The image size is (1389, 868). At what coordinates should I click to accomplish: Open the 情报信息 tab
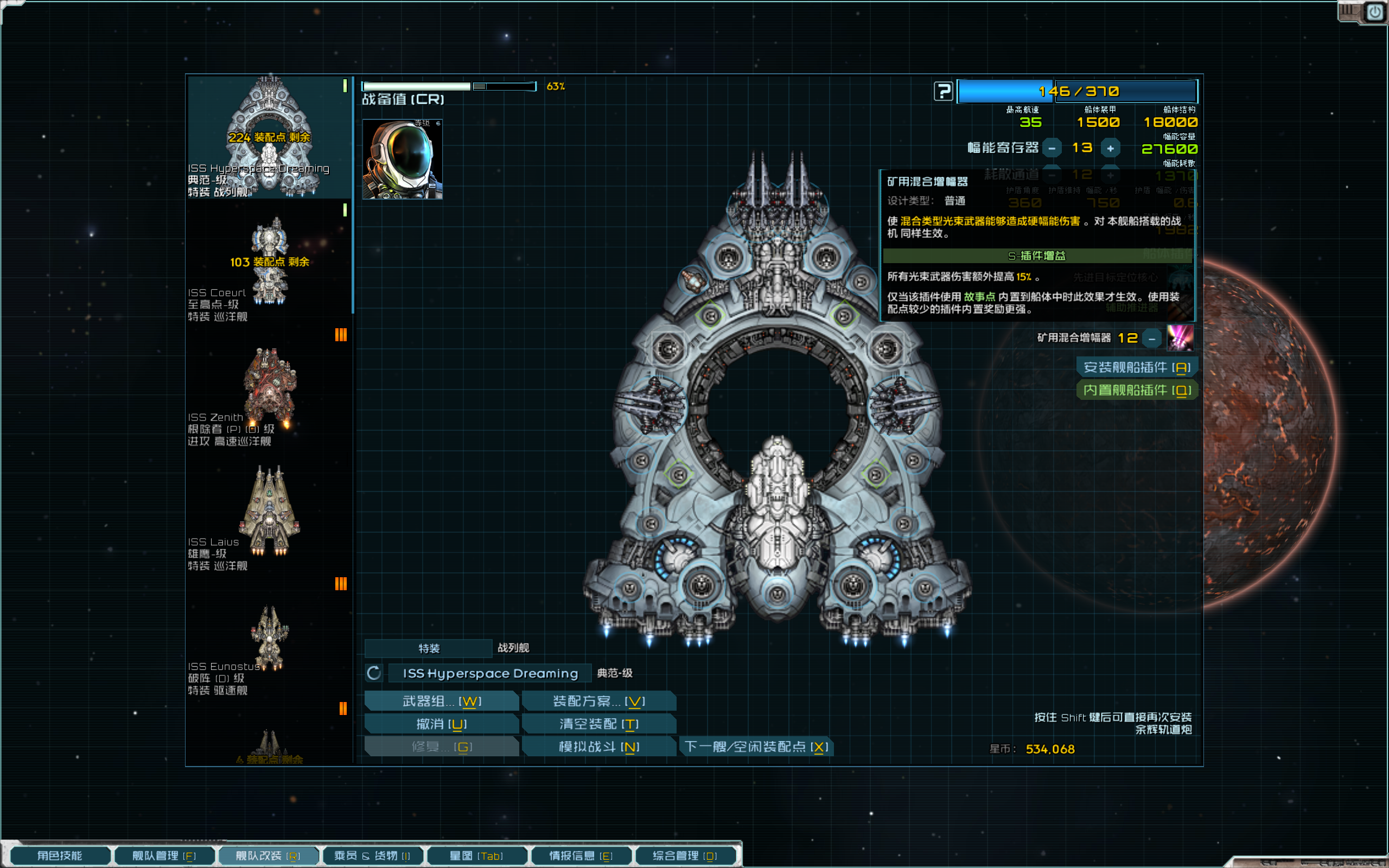tap(581, 855)
